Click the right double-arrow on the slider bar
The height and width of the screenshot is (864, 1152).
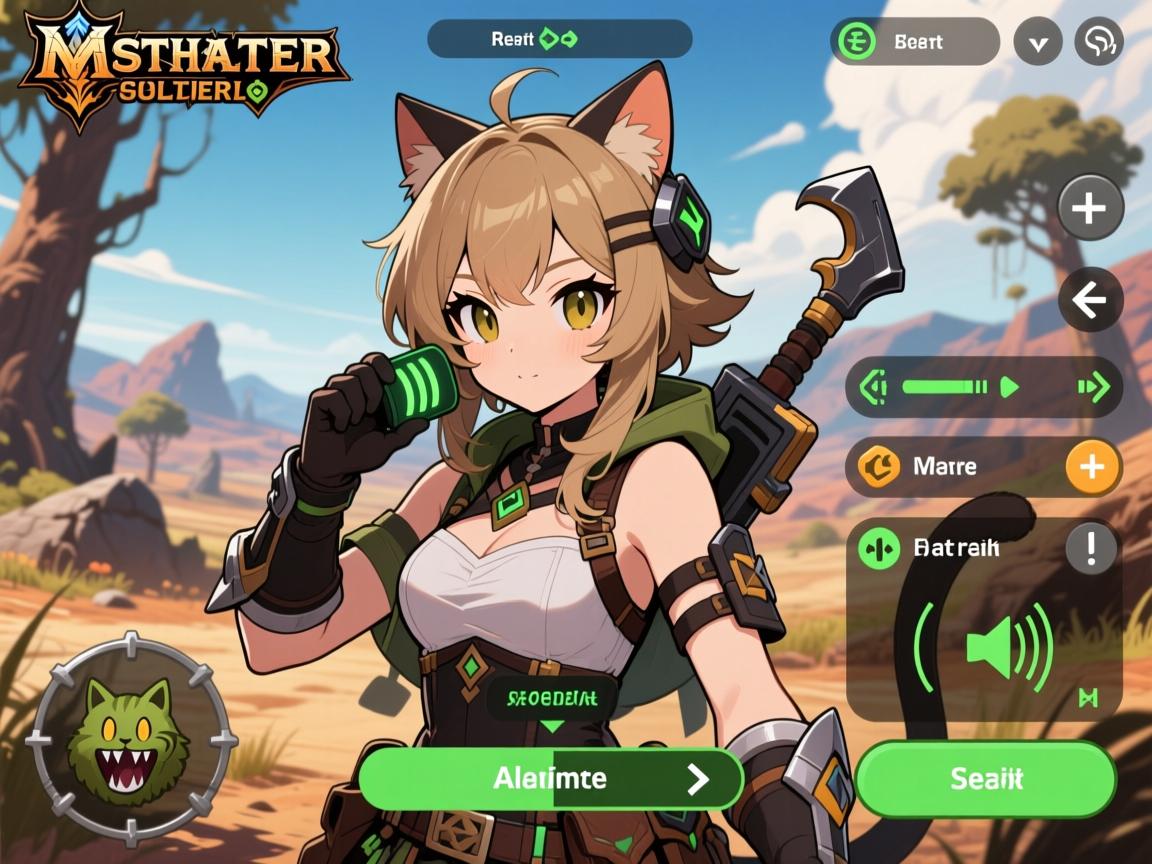point(1093,387)
